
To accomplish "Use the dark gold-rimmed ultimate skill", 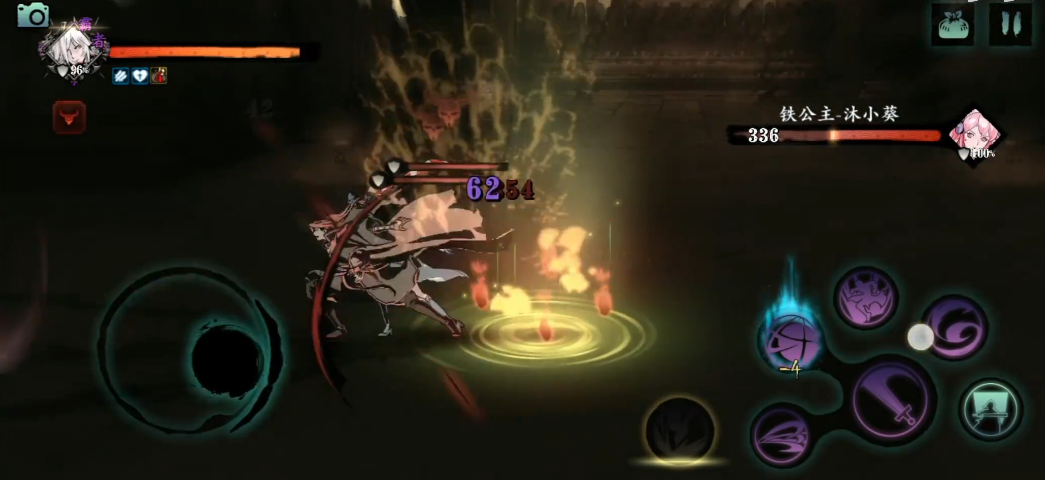I will click(680, 430).
